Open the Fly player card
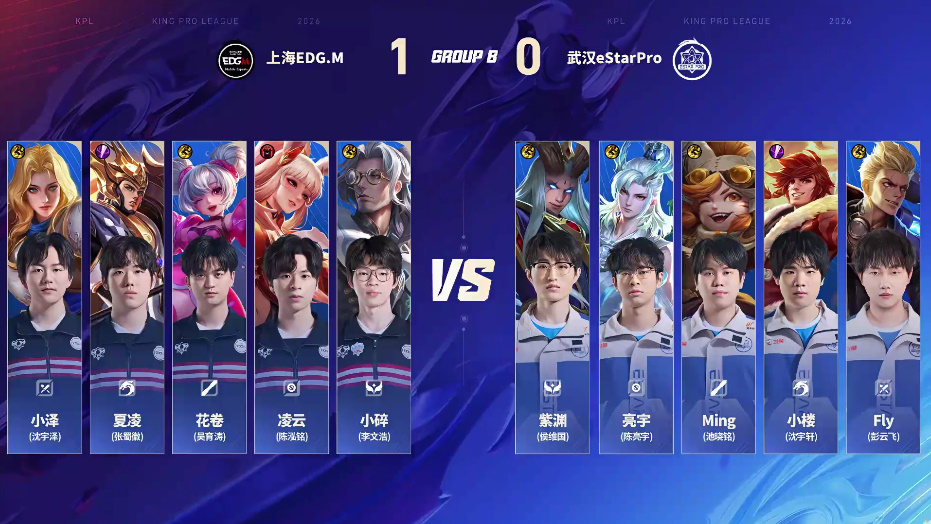The height and width of the screenshot is (524, 931). 883,297
